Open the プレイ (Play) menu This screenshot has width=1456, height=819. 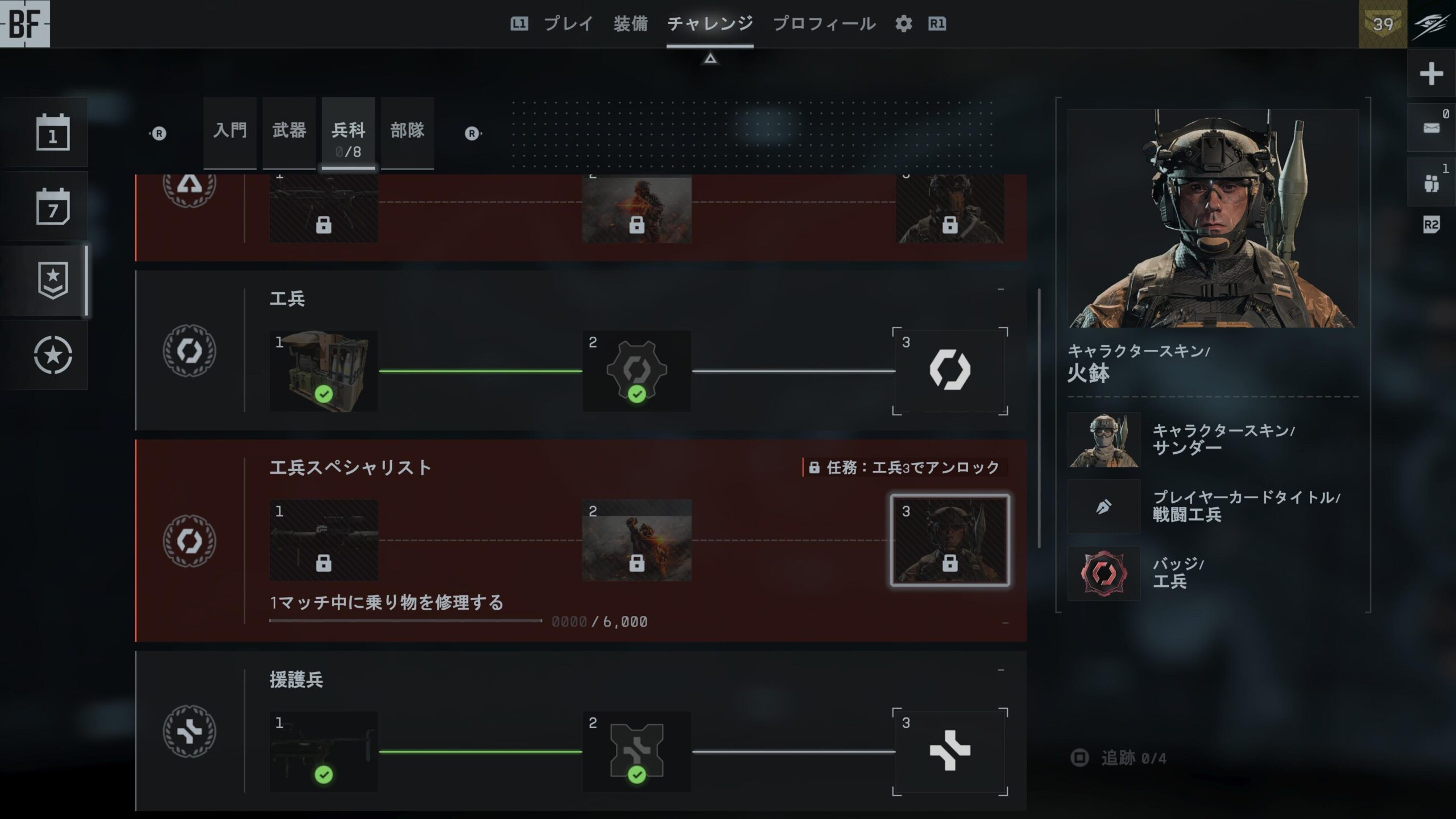point(568,24)
